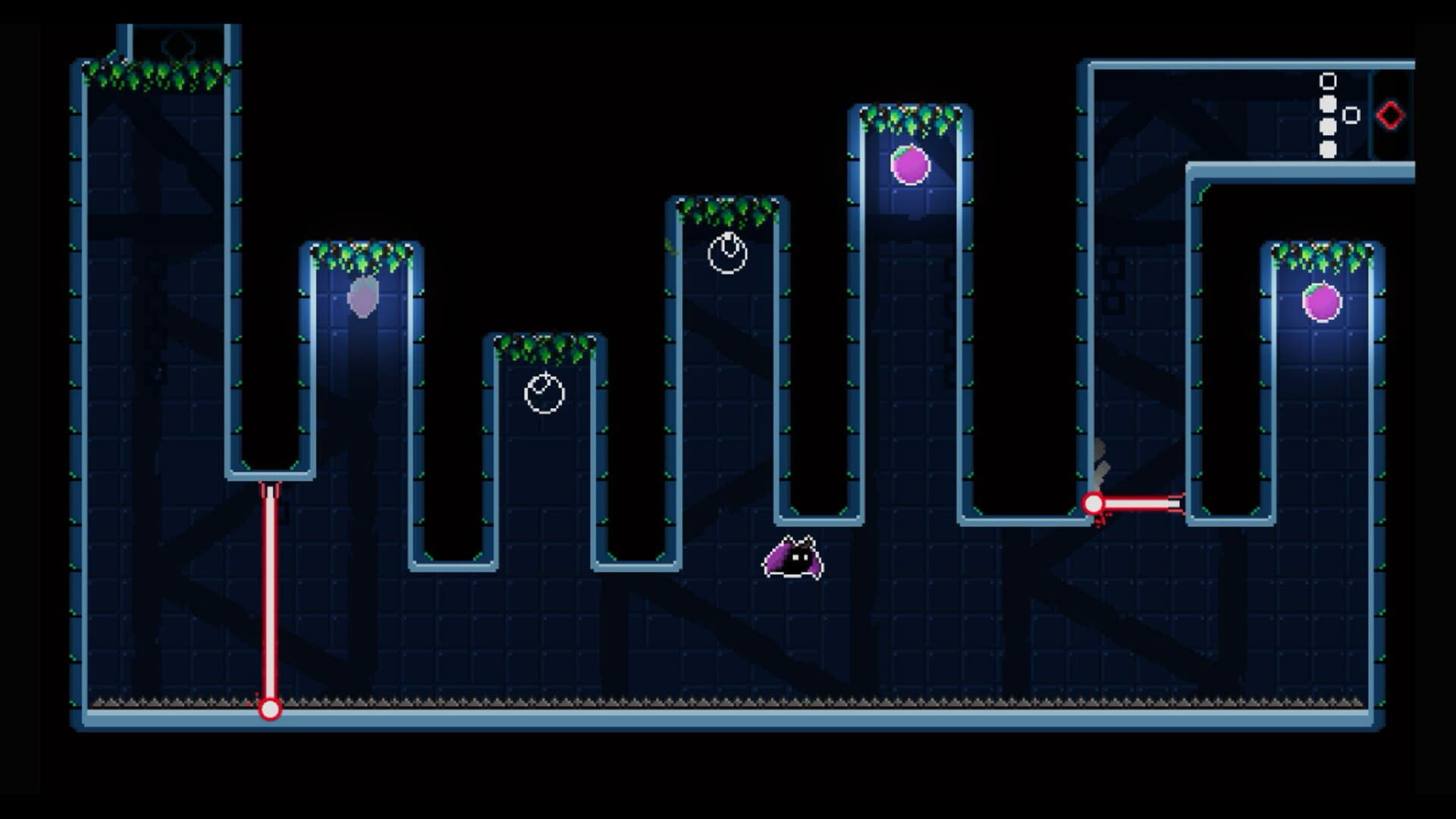
Task: Select the pink orb collectible near the top
Action: [909, 163]
